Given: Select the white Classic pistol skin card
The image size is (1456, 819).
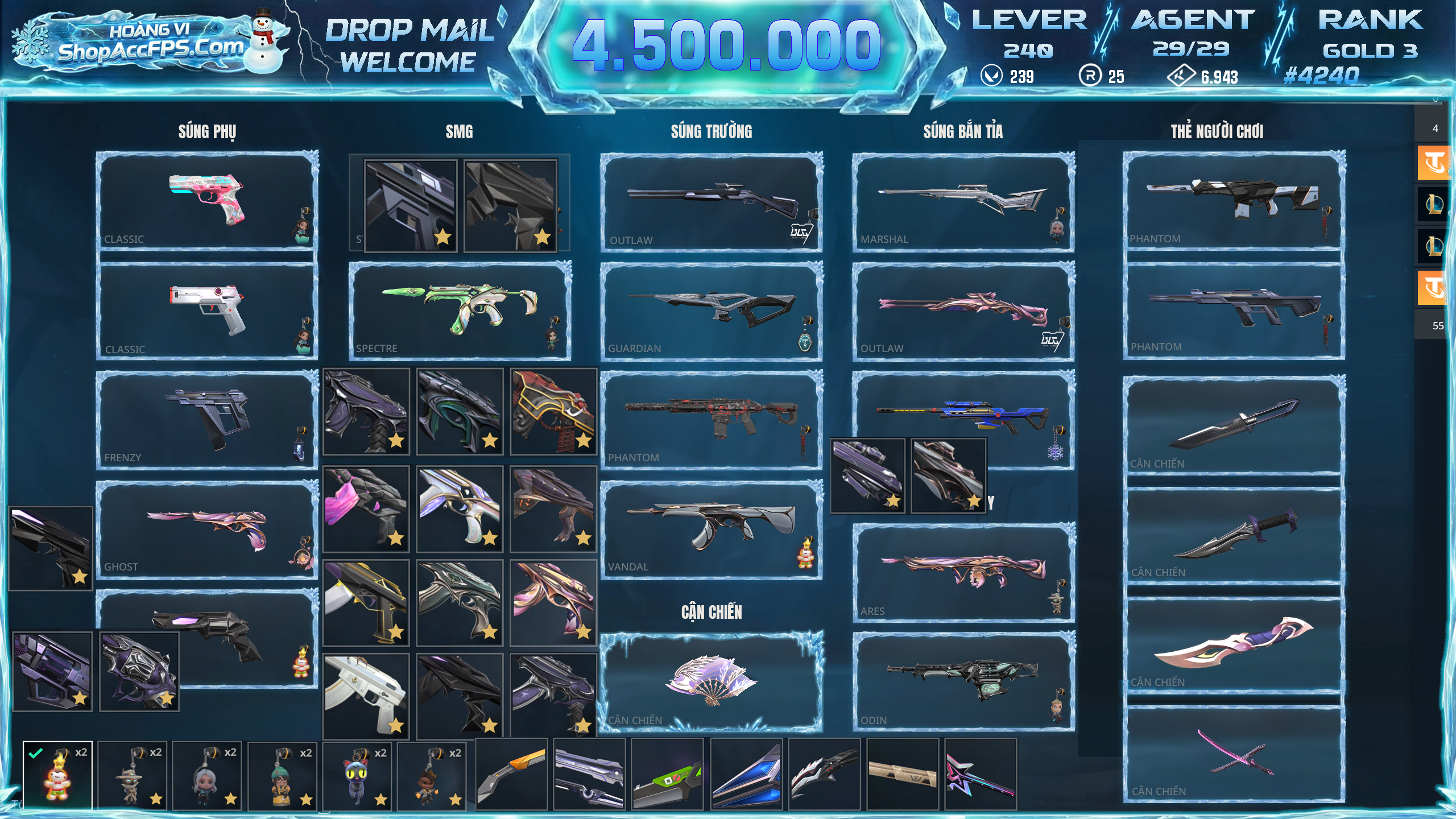Looking at the screenshot, I should [x=207, y=311].
